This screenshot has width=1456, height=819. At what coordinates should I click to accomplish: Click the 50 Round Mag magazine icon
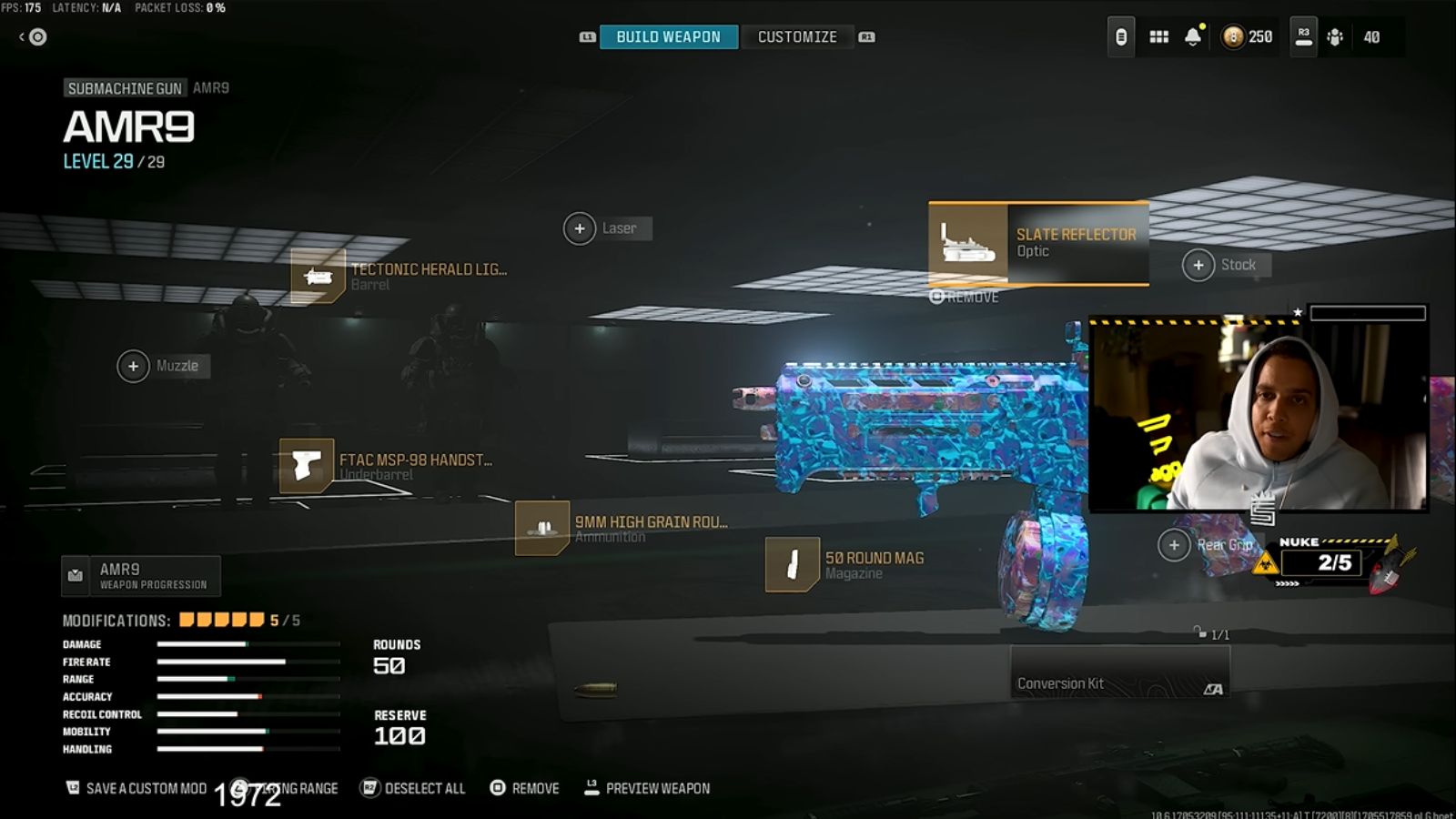point(791,564)
